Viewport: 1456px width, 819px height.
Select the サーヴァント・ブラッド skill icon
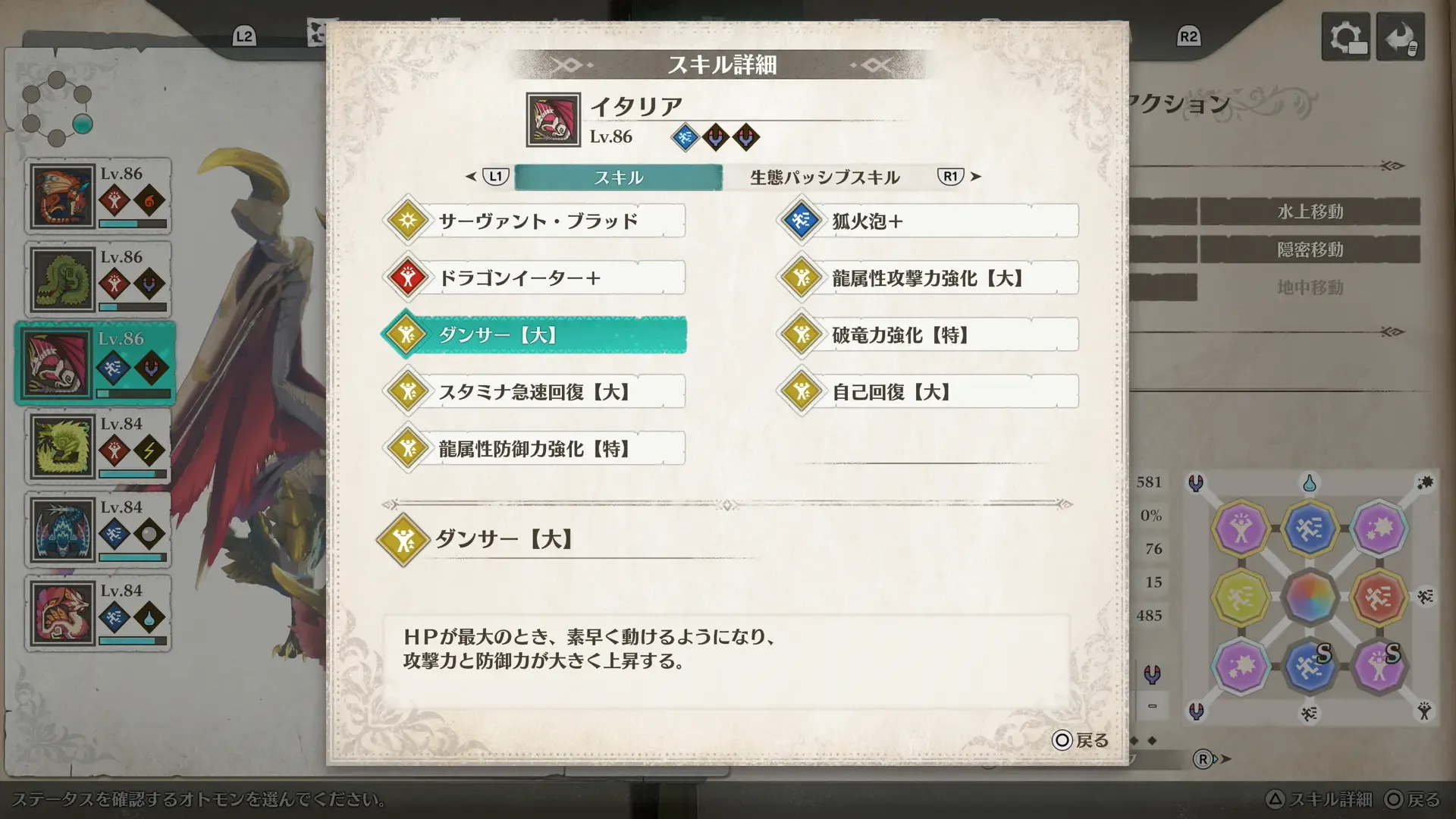(408, 221)
